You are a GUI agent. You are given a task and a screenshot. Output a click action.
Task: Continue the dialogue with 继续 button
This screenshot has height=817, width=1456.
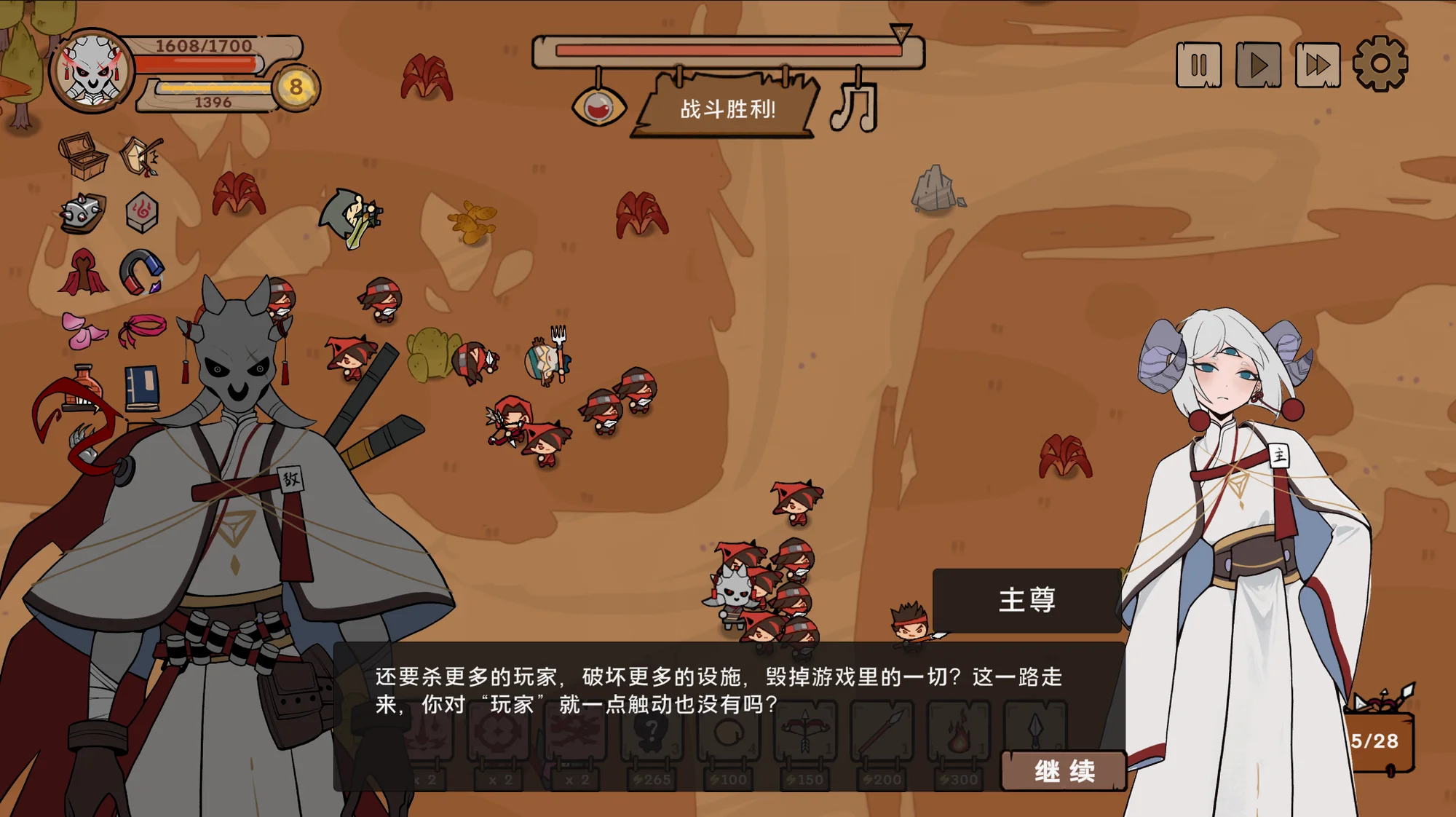1064,771
